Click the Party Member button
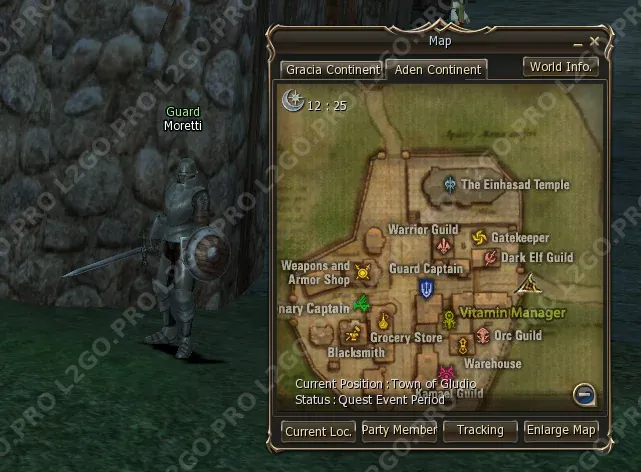This screenshot has width=641, height=472. (399, 430)
